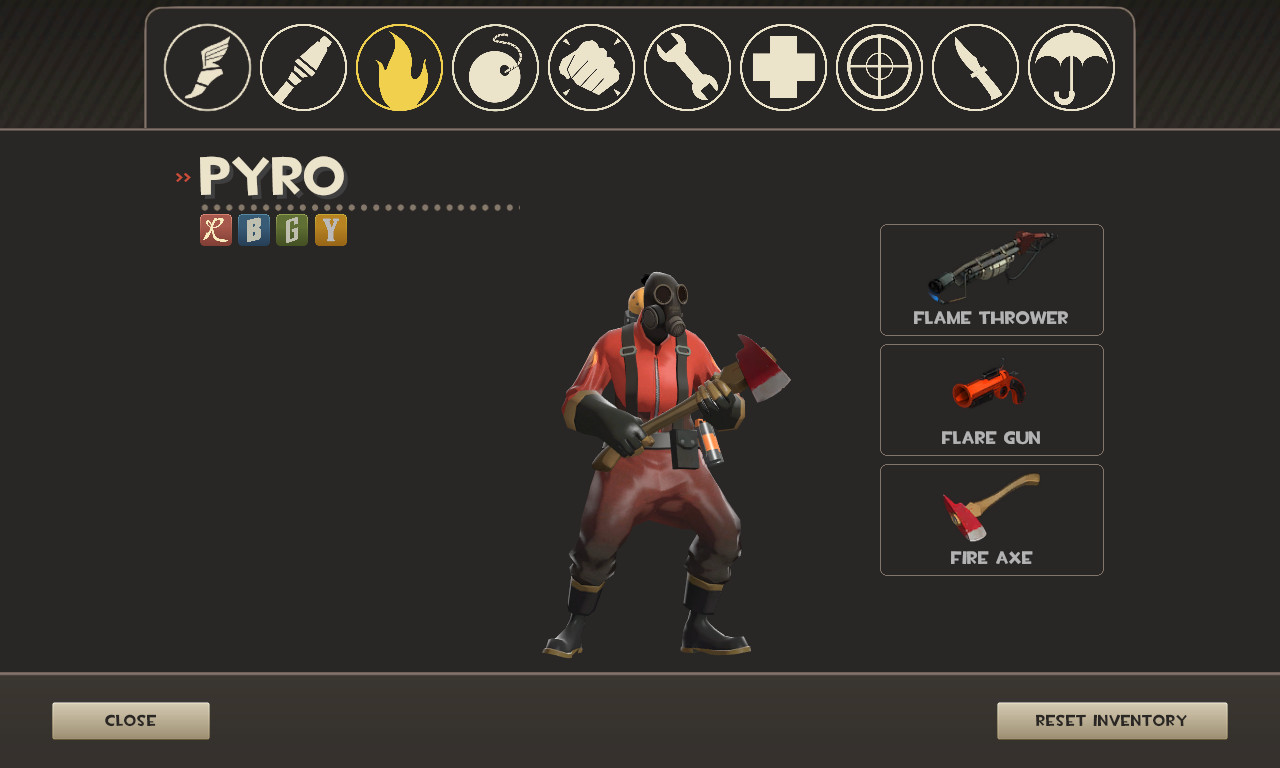Viewport: 1280px width, 768px height.
Task: Select the Engineer wrench icon
Action: [x=686, y=67]
